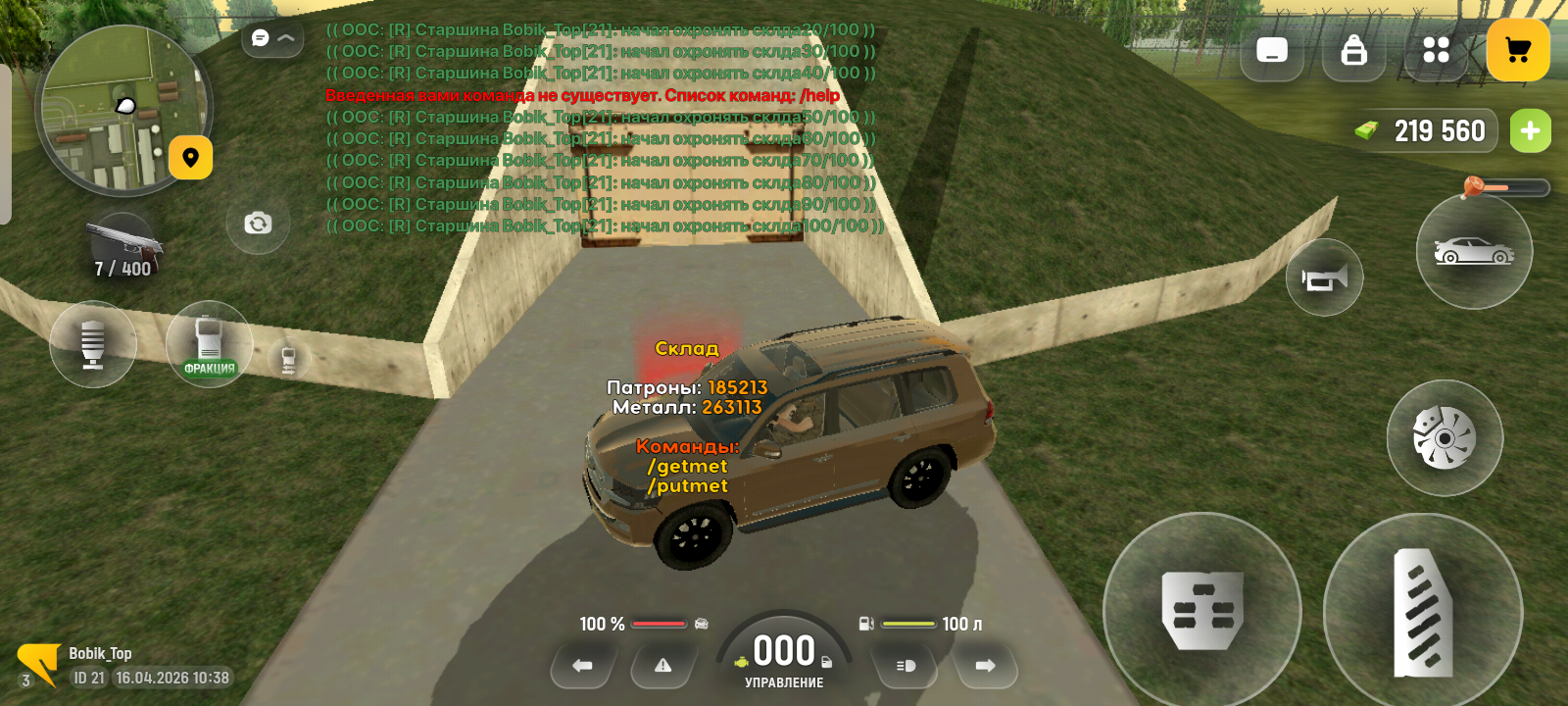Open the backpack inventory

click(1353, 50)
